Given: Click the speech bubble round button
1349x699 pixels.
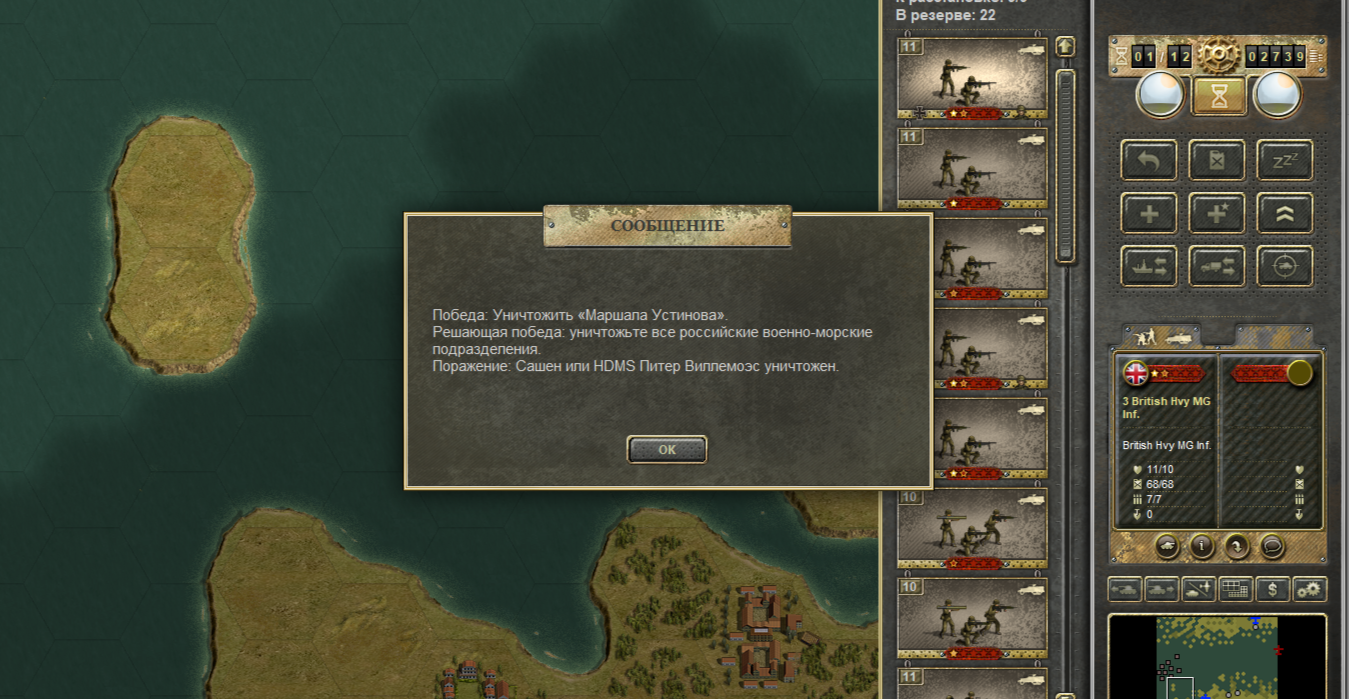Looking at the screenshot, I should point(1271,546).
